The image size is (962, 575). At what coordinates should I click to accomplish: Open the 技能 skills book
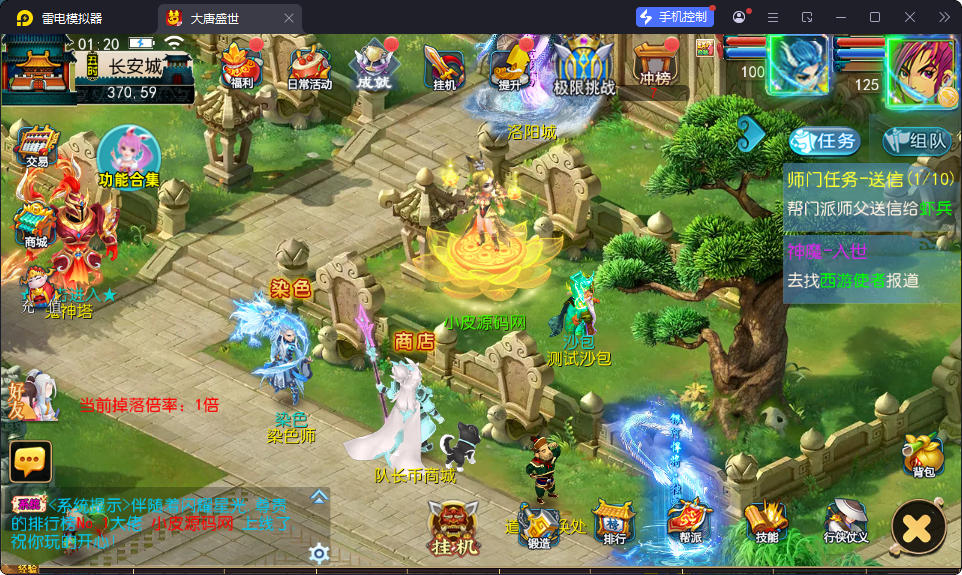coord(767,523)
